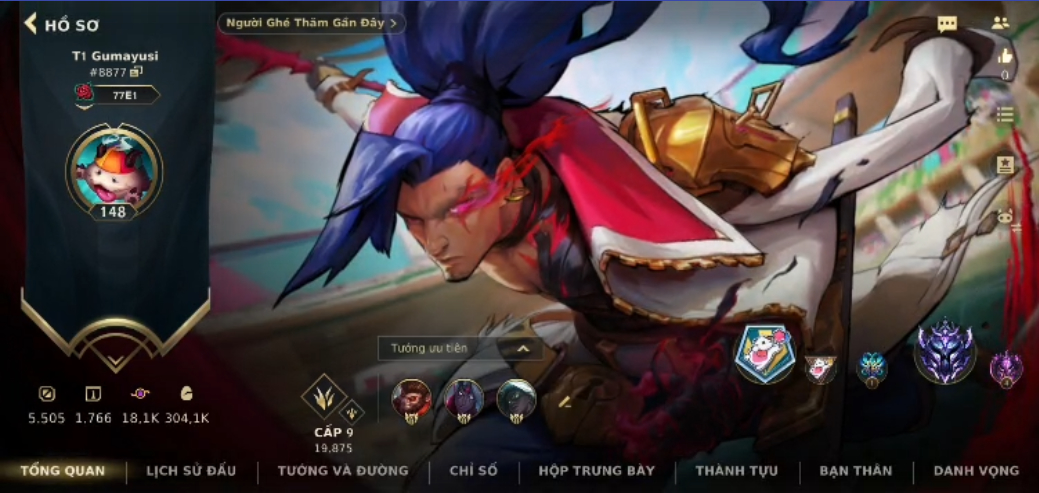The height and width of the screenshot is (493, 1039).
Task: Open the Danh Vọng tab
Action: click(x=976, y=471)
